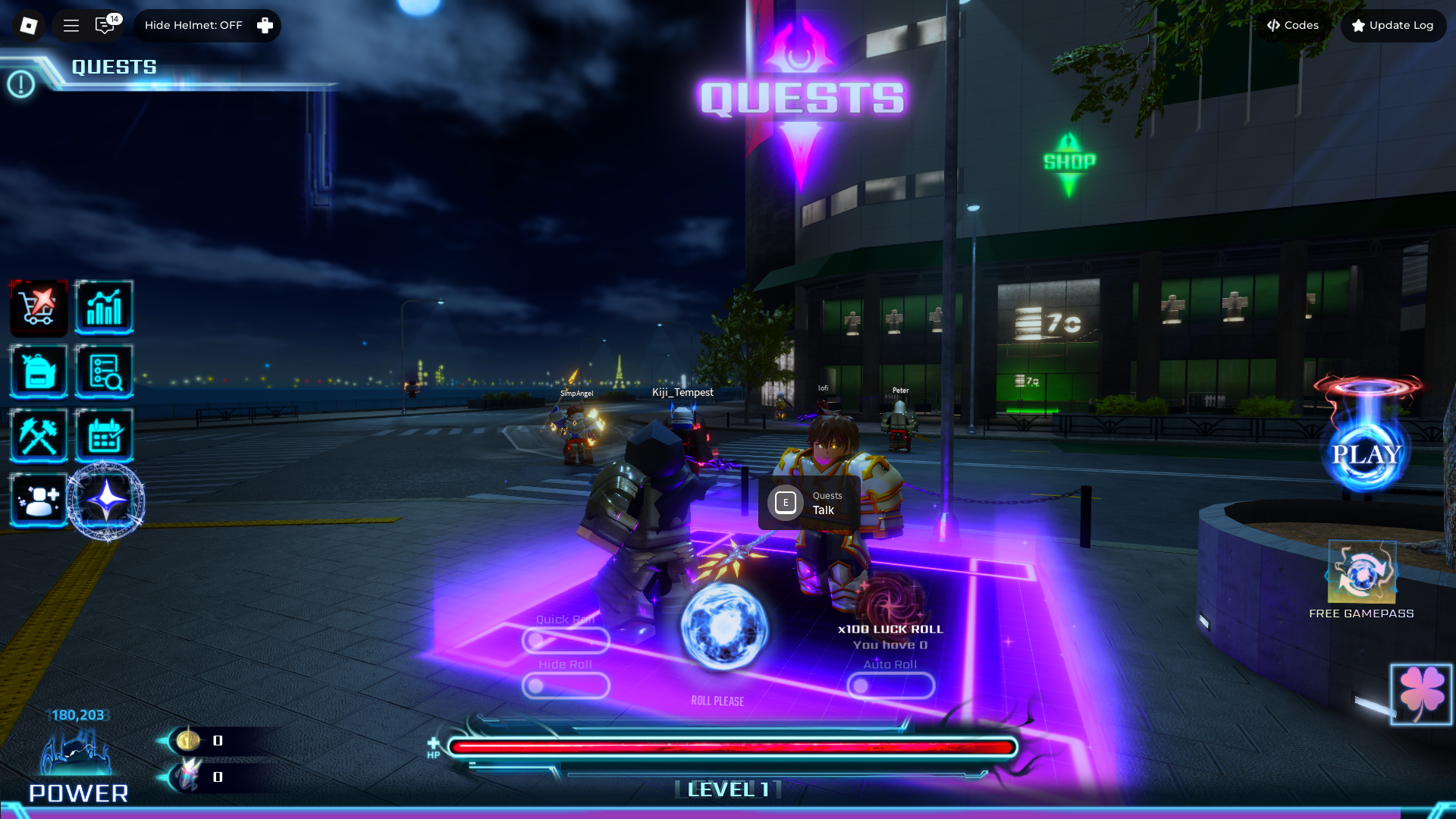Image resolution: width=1456 pixels, height=819 pixels.
Task: Click the glowing blue roll orb
Action: (723, 627)
